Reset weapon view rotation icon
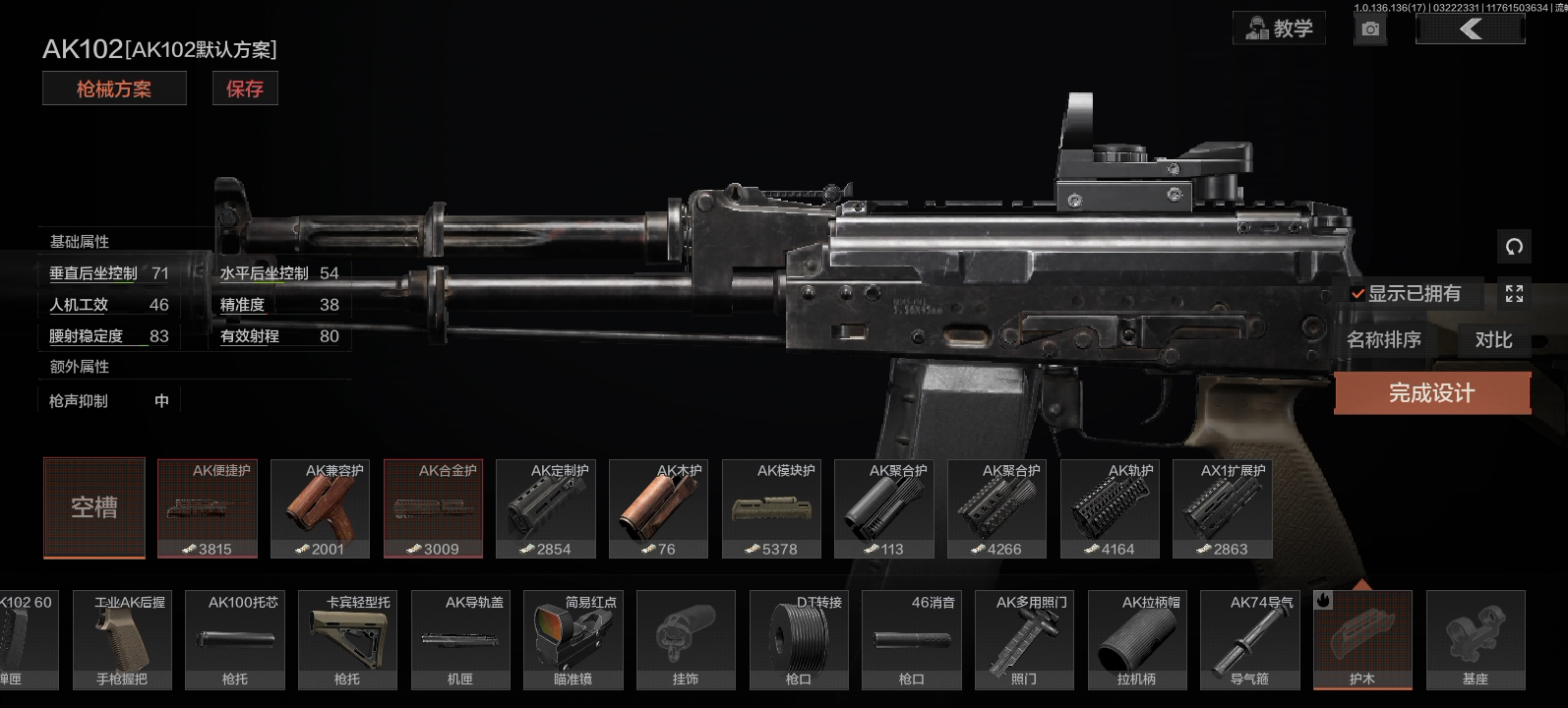This screenshot has width=1568, height=708. point(1514,247)
